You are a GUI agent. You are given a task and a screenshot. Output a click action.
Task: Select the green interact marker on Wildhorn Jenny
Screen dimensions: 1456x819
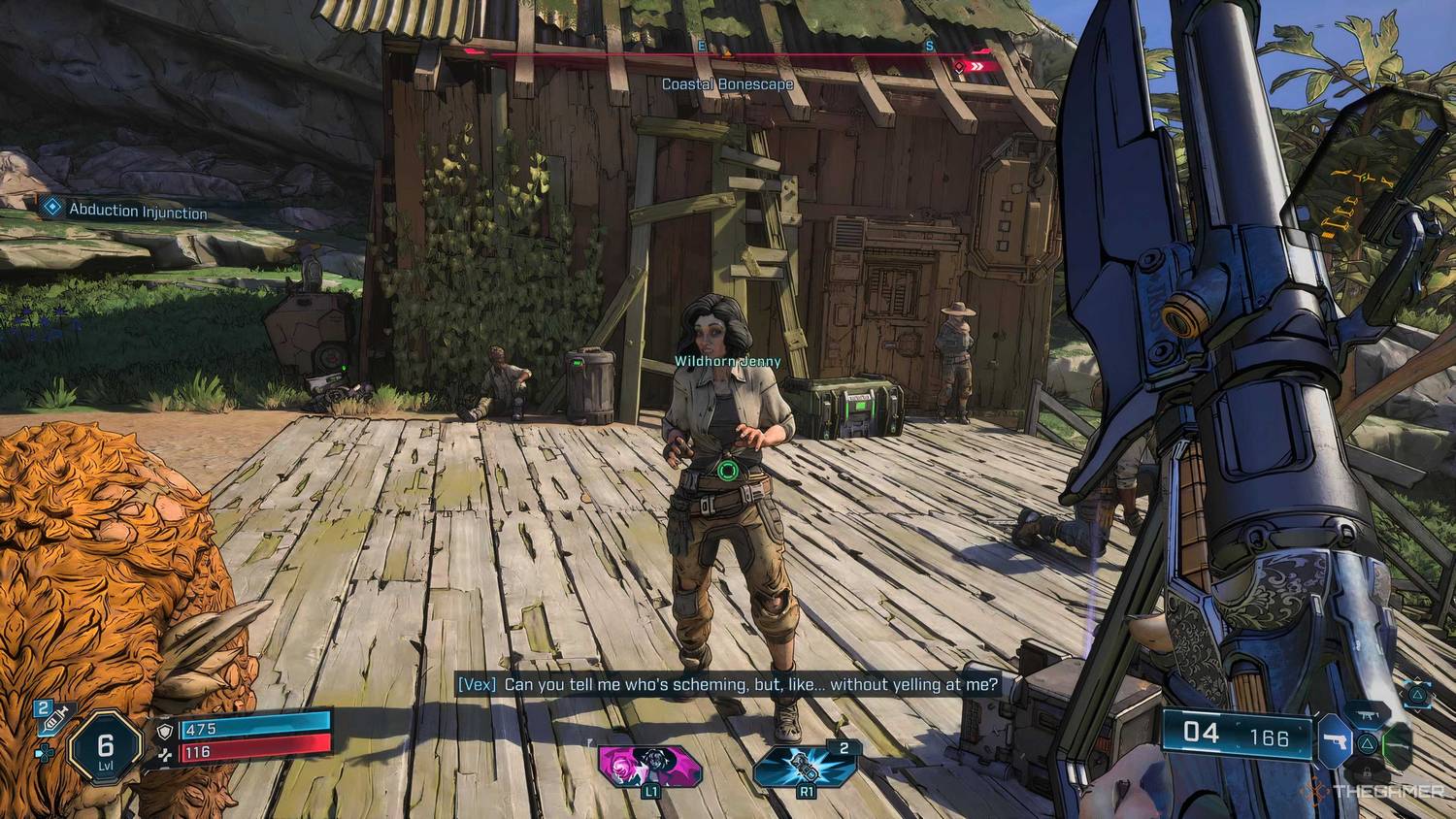(x=728, y=471)
